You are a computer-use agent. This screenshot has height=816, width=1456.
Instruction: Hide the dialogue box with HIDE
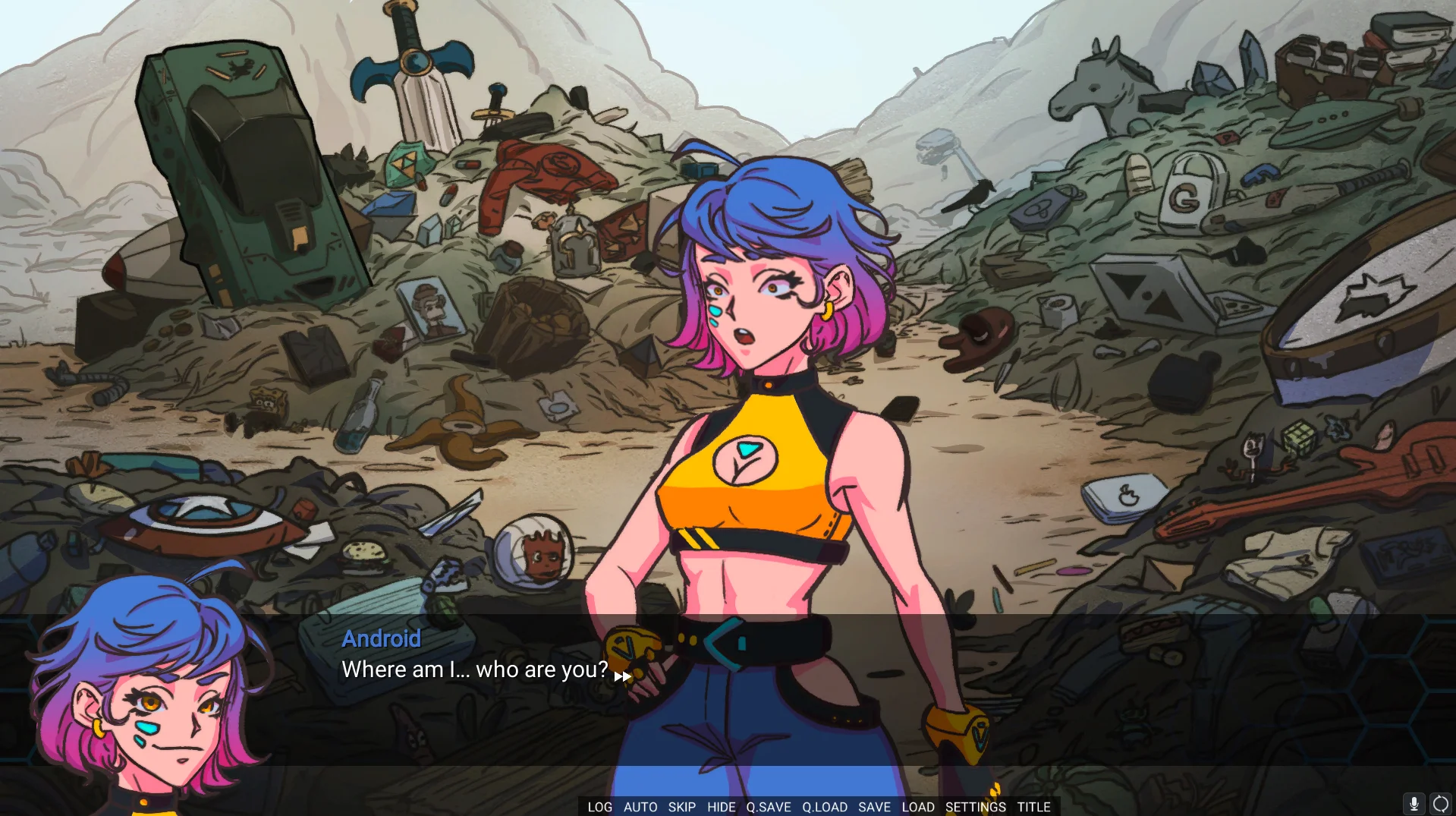tap(721, 807)
